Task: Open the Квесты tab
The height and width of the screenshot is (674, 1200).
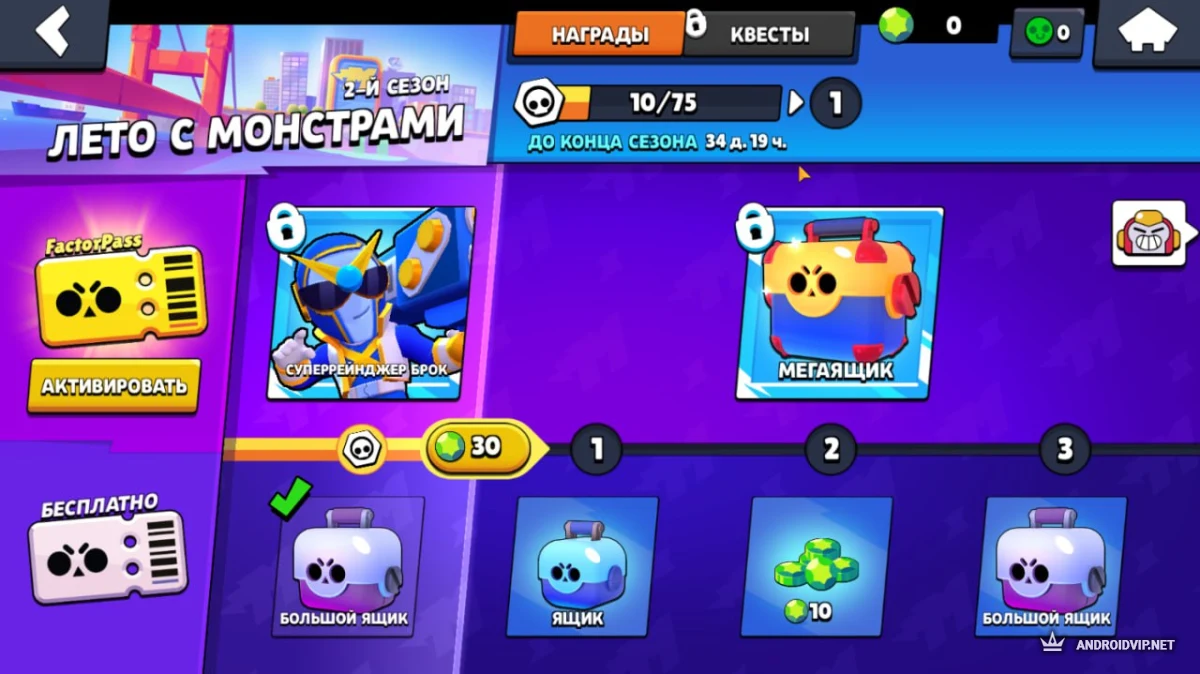Action: coord(770,34)
